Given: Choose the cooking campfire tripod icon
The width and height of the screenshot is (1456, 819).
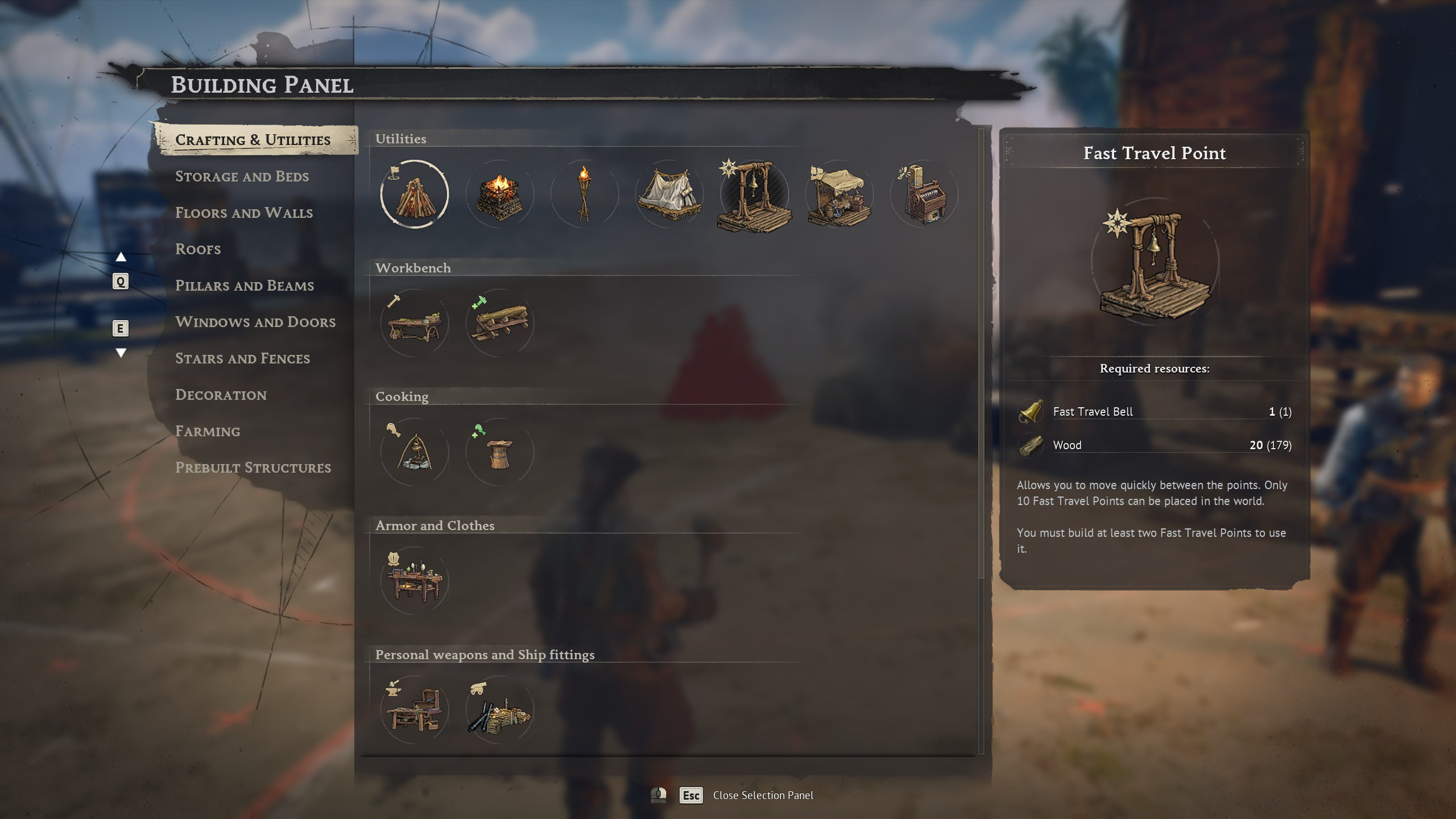Looking at the screenshot, I should [415, 452].
